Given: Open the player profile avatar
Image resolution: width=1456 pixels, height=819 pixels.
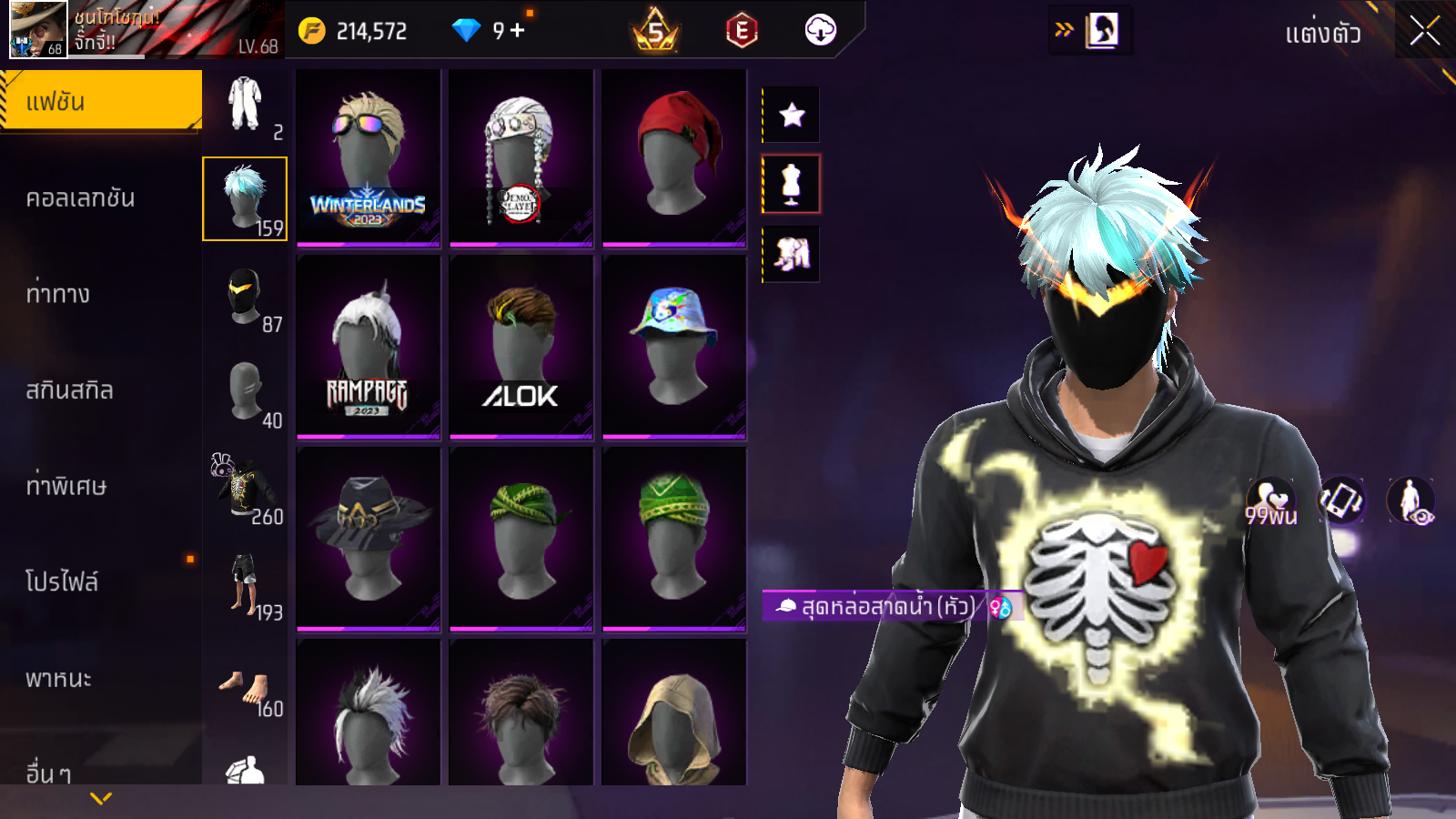Looking at the screenshot, I should pos(38,30).
